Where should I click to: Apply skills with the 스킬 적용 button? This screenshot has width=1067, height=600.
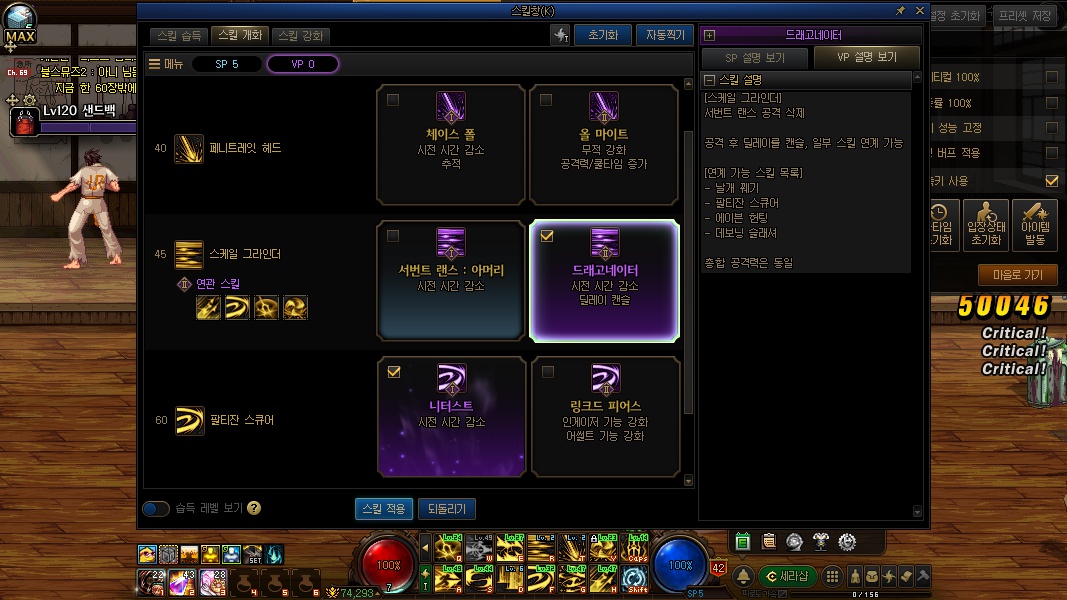tap(384, 509)
